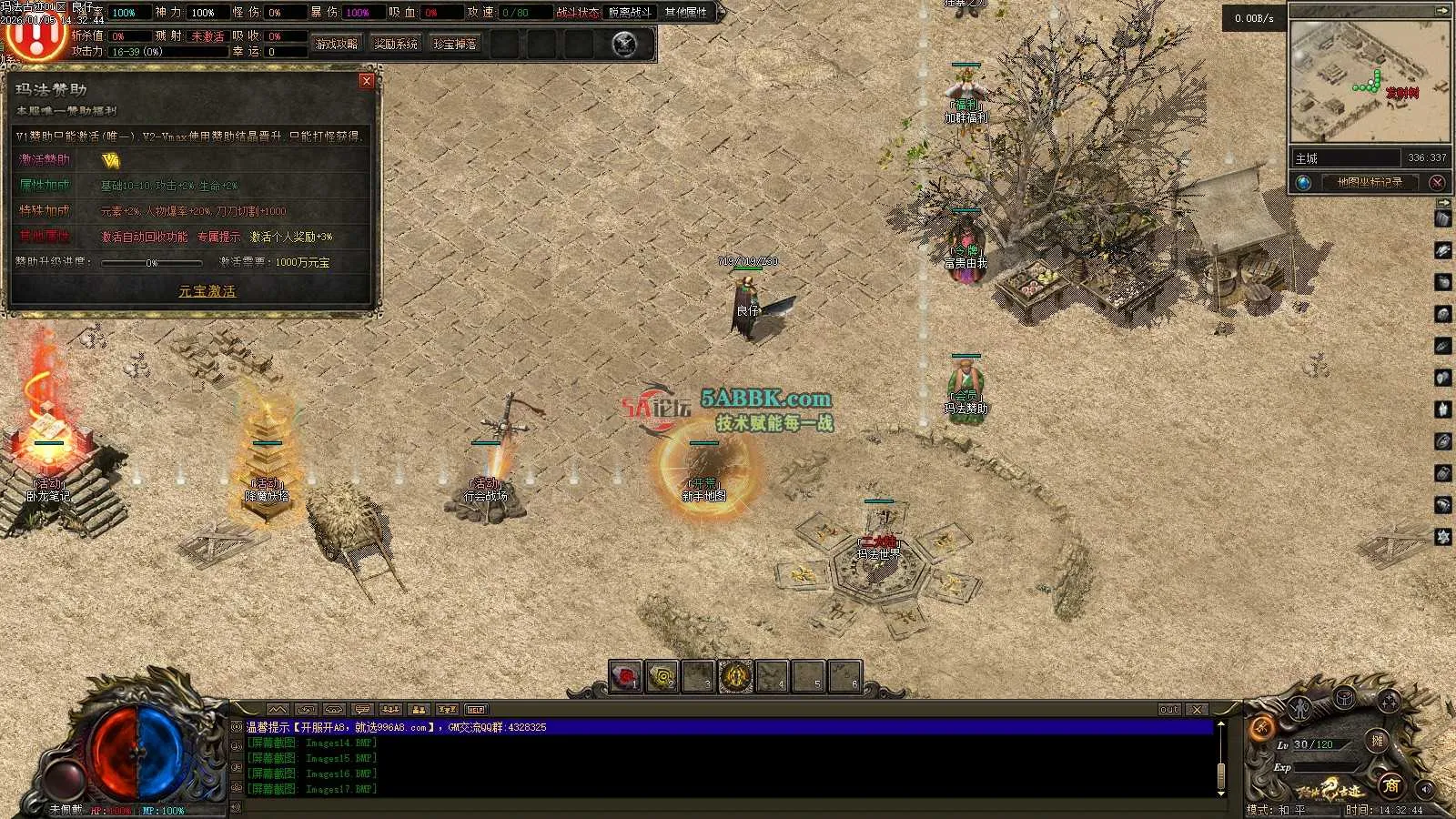
Task: Click the globe icon below the minimap
Action: [x=1304, y=183]
